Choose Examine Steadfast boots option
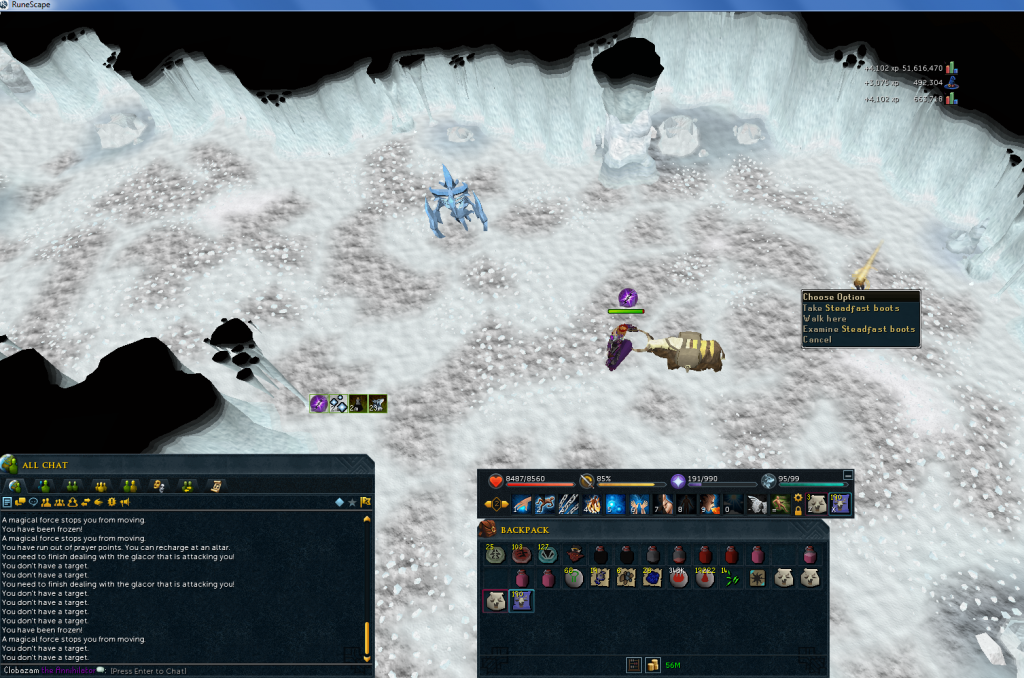1024x678 pixels. [x=859, y=329]
